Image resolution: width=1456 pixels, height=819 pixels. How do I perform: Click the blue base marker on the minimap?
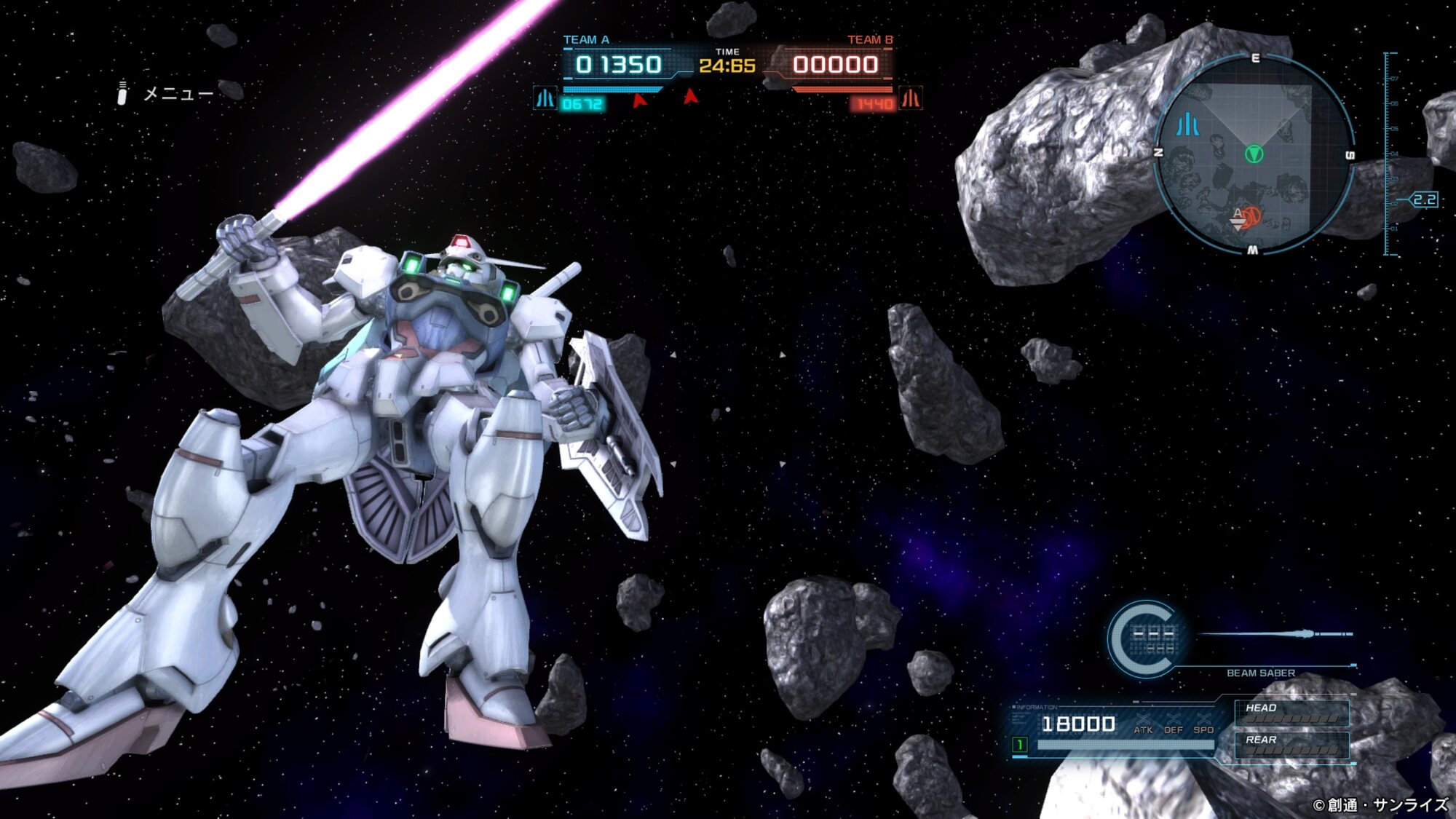click(x=1187, y=124)
